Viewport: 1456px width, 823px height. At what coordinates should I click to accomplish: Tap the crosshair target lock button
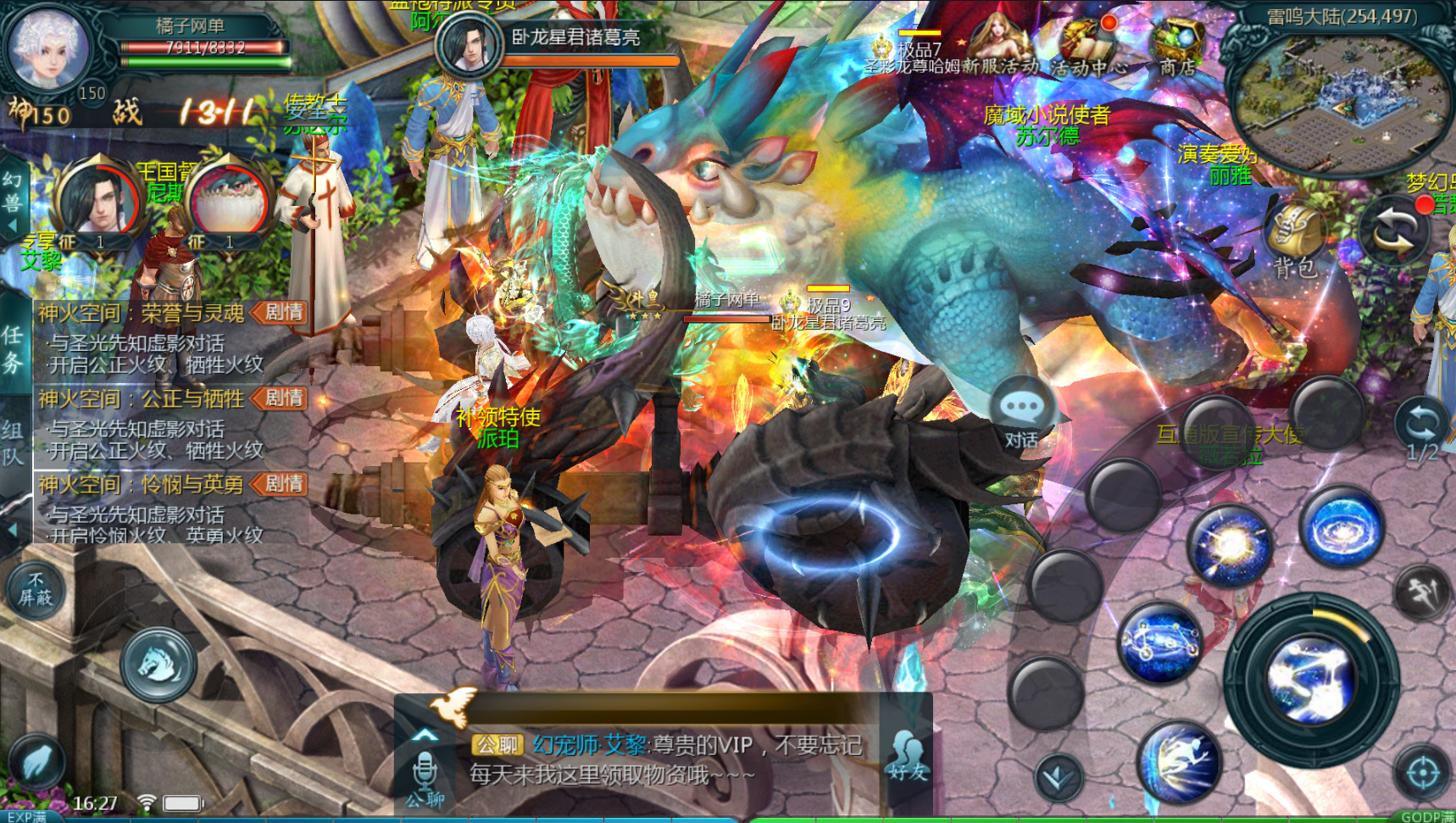1421,772
